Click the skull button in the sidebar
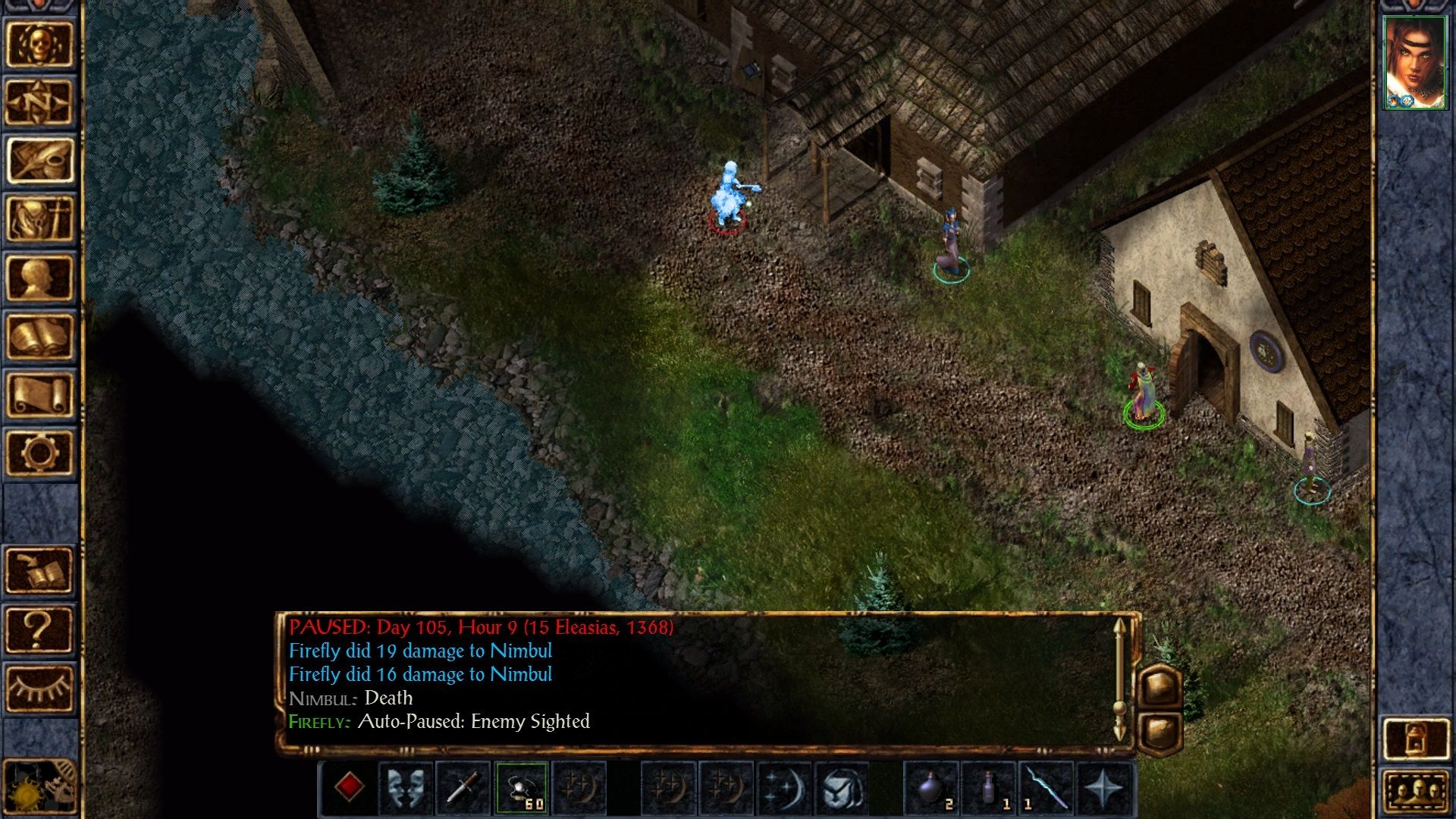Viewport: 1456px width, 819px height. pos(39,44)
